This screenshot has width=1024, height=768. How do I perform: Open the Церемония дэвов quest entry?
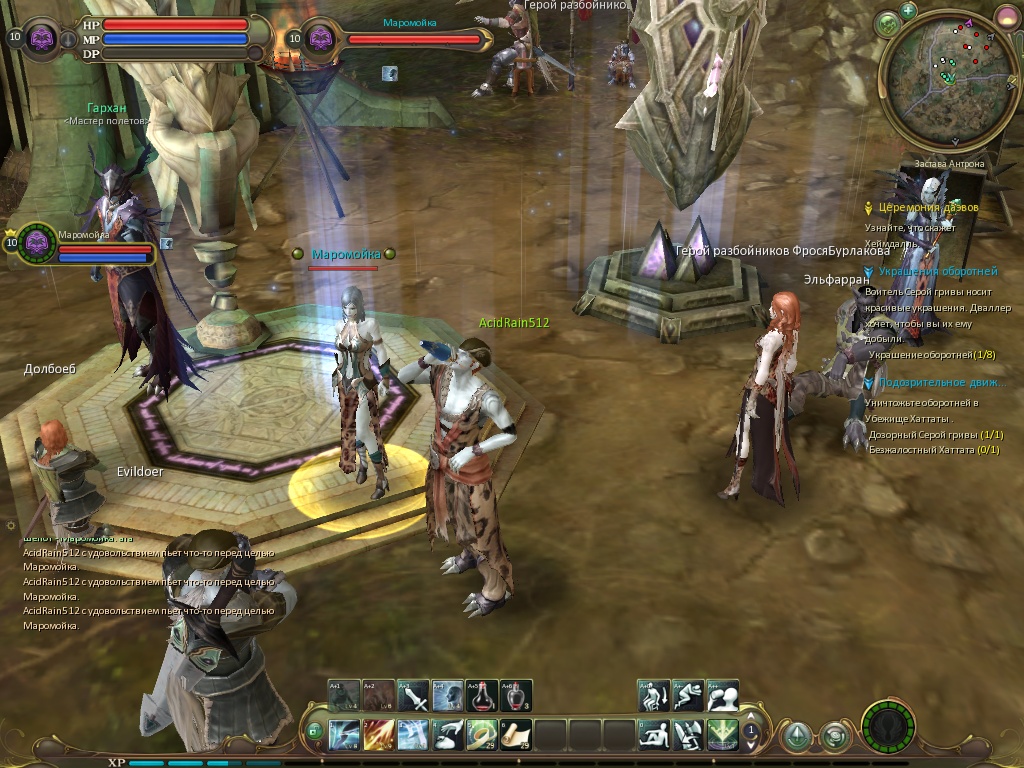[x=928, y=208]
